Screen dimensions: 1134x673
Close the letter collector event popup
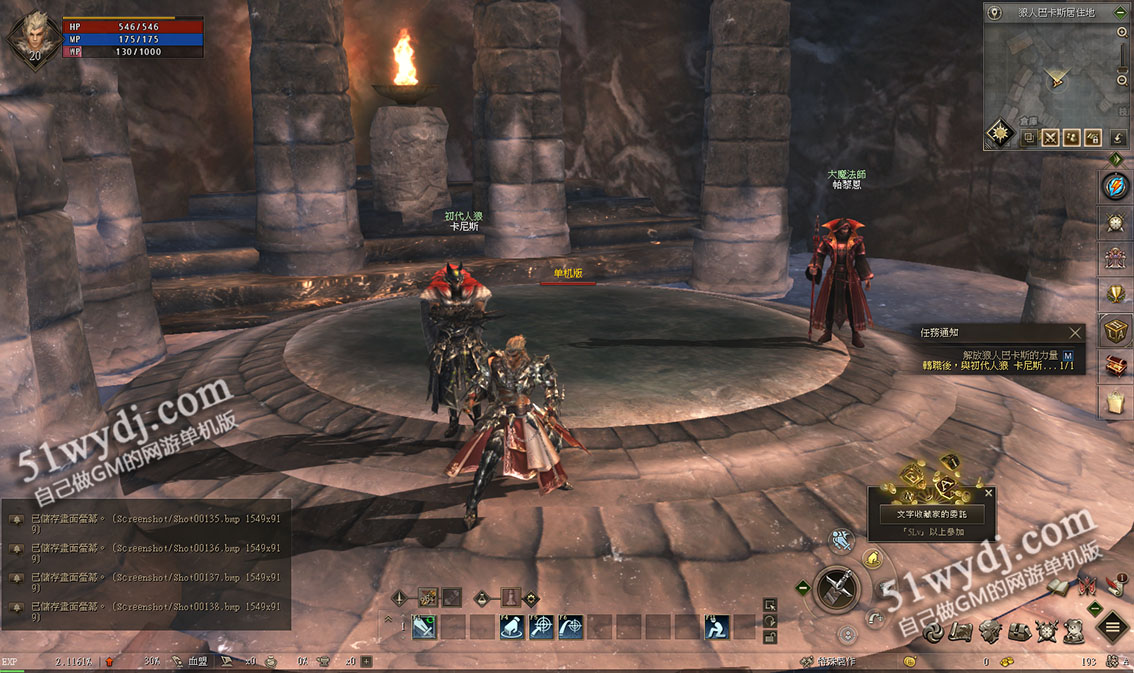point(989,493)
